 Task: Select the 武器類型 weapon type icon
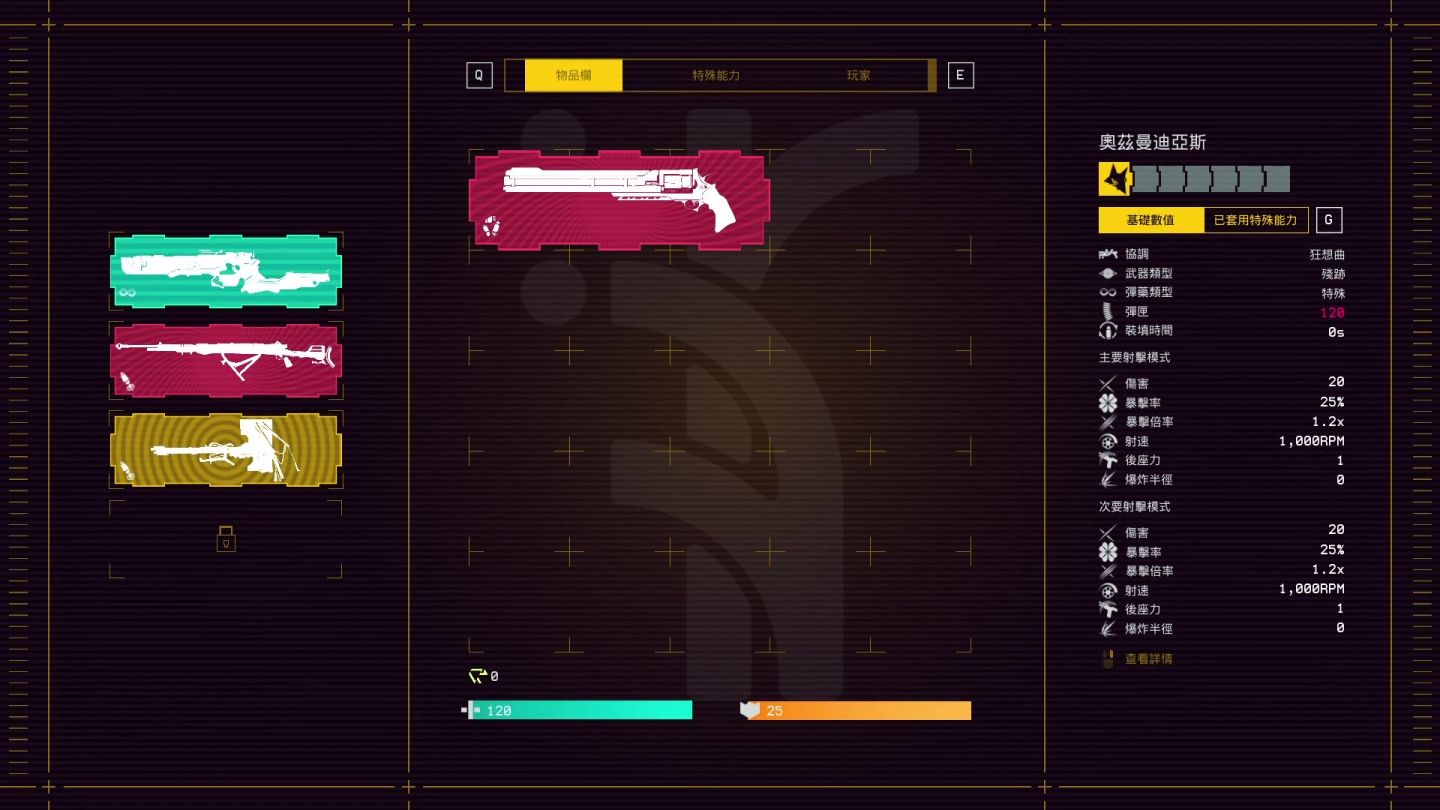pos(1108,274)
